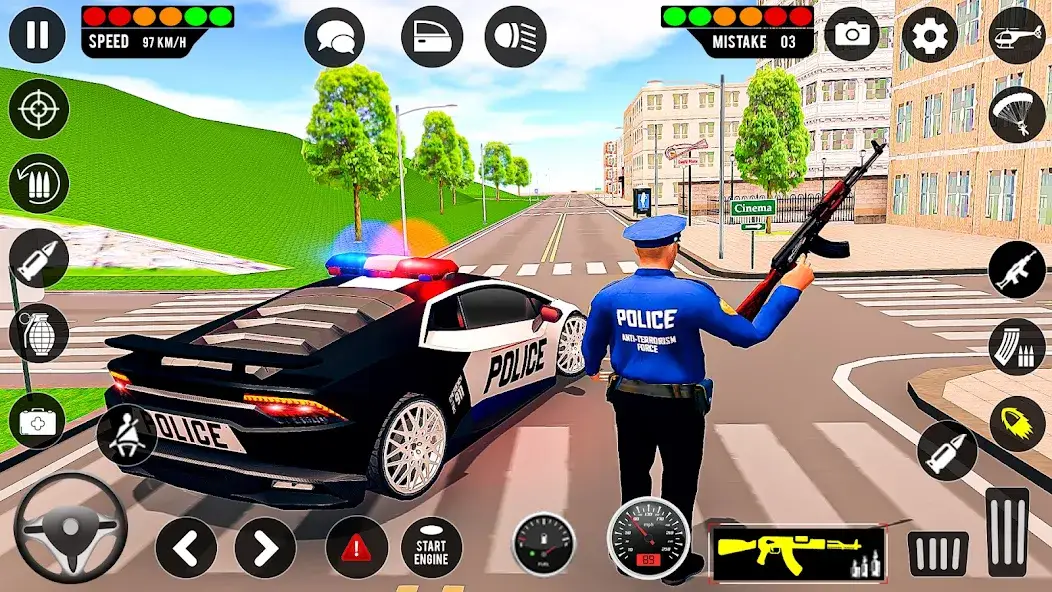1052x592 pixels.
Task: Tap the right turn arrow
Action: point(265,547)
